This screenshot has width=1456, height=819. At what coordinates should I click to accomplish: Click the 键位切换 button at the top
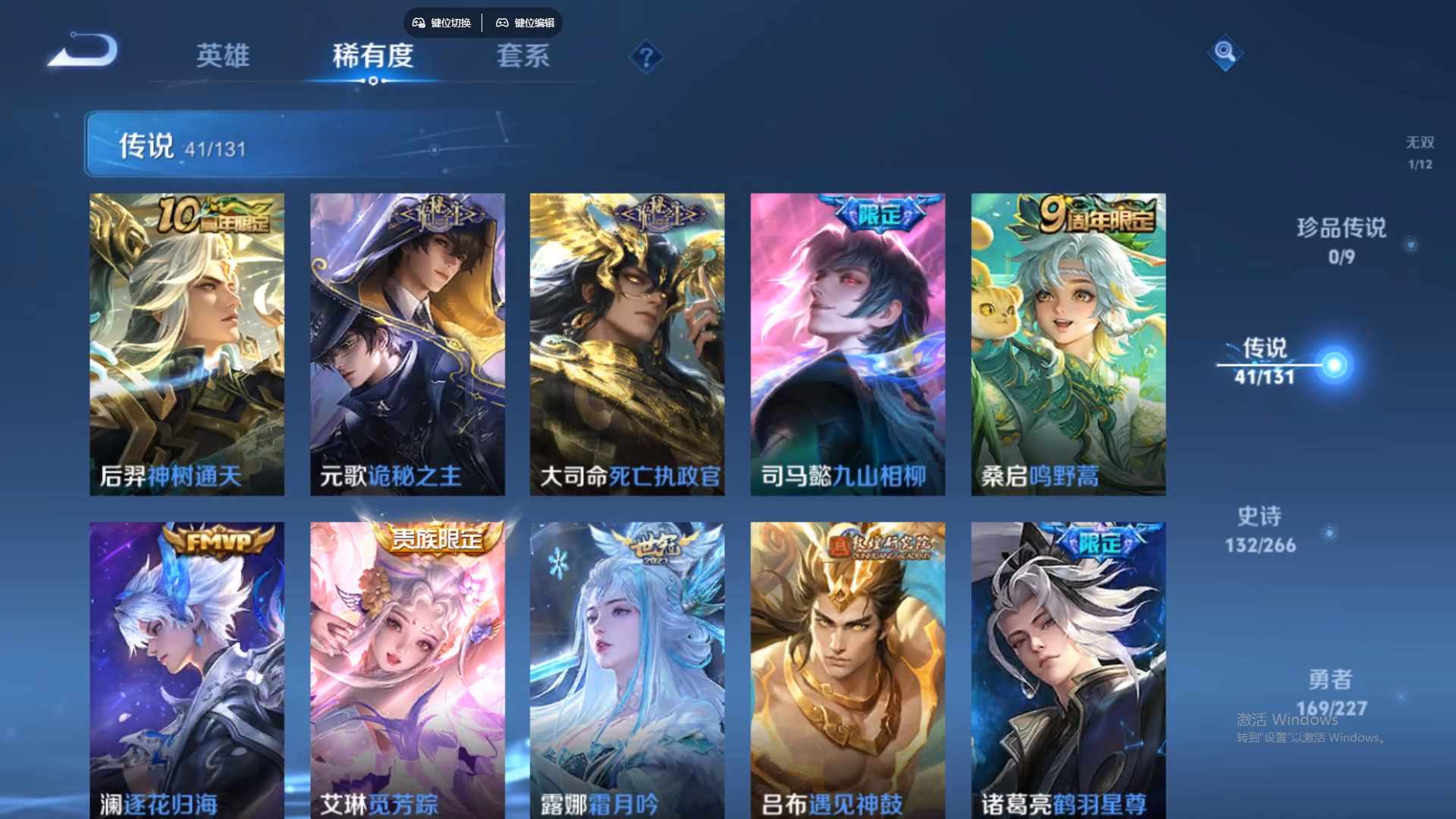click(443, 23)
